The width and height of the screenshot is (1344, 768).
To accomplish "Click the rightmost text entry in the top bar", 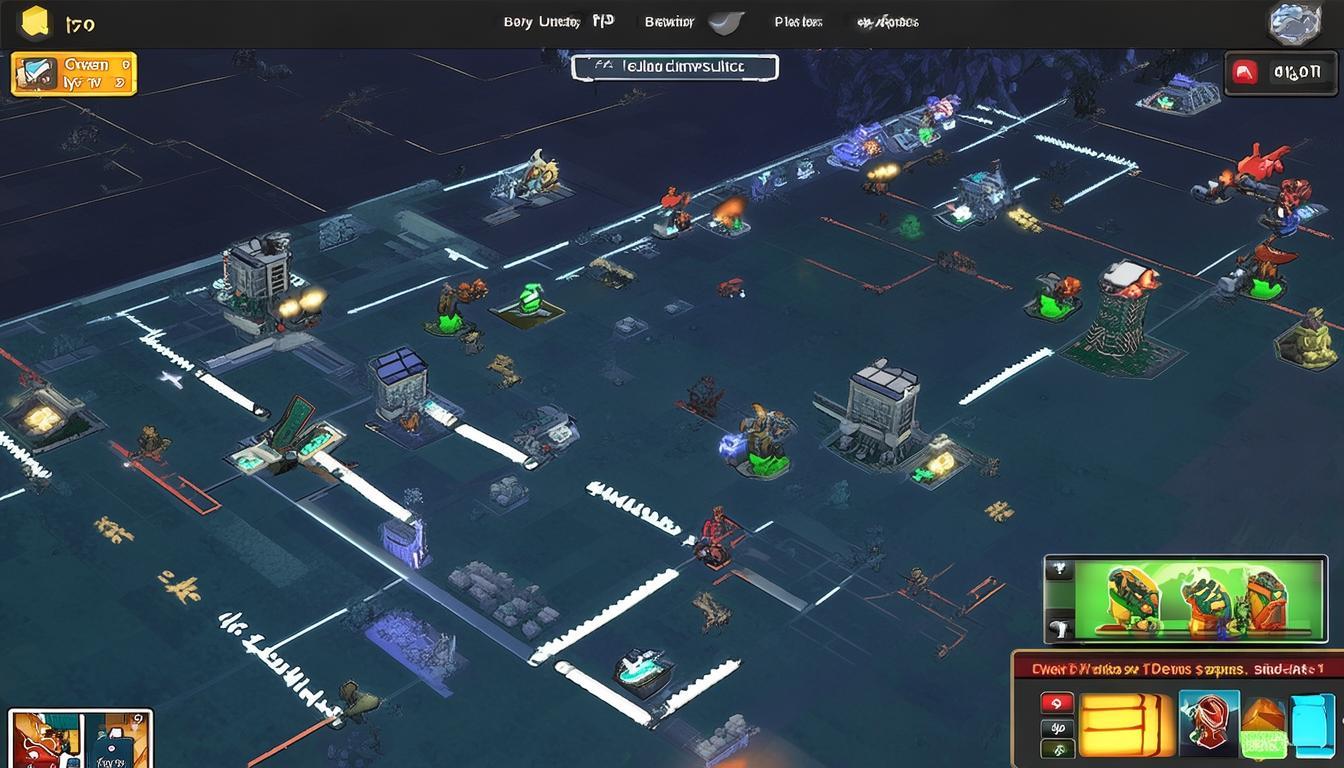I will click(x=888, y=21).
